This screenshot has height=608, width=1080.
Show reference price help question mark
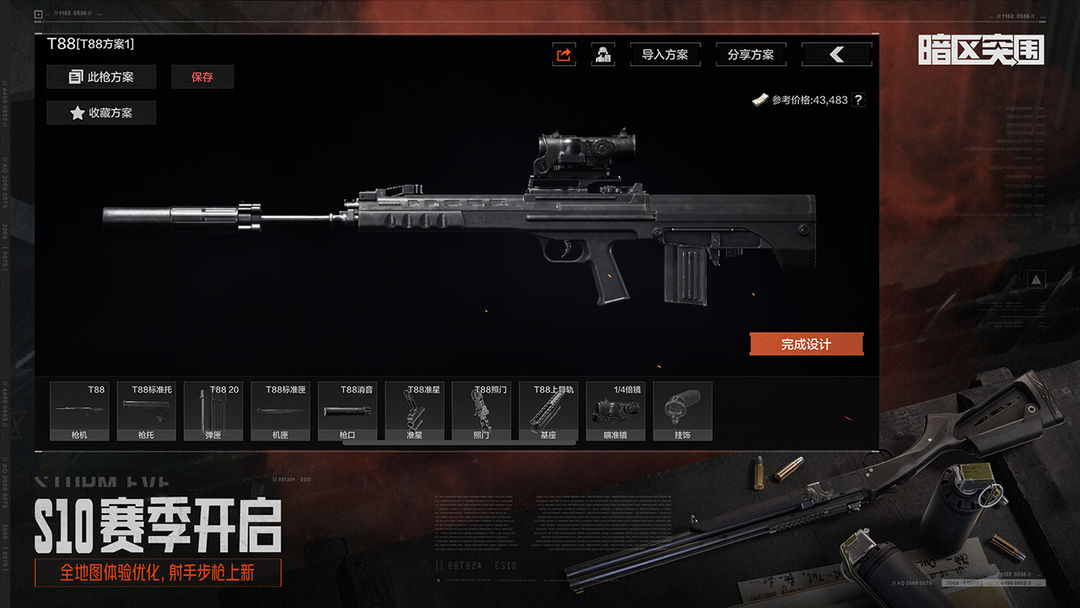[x=858, y=100]
